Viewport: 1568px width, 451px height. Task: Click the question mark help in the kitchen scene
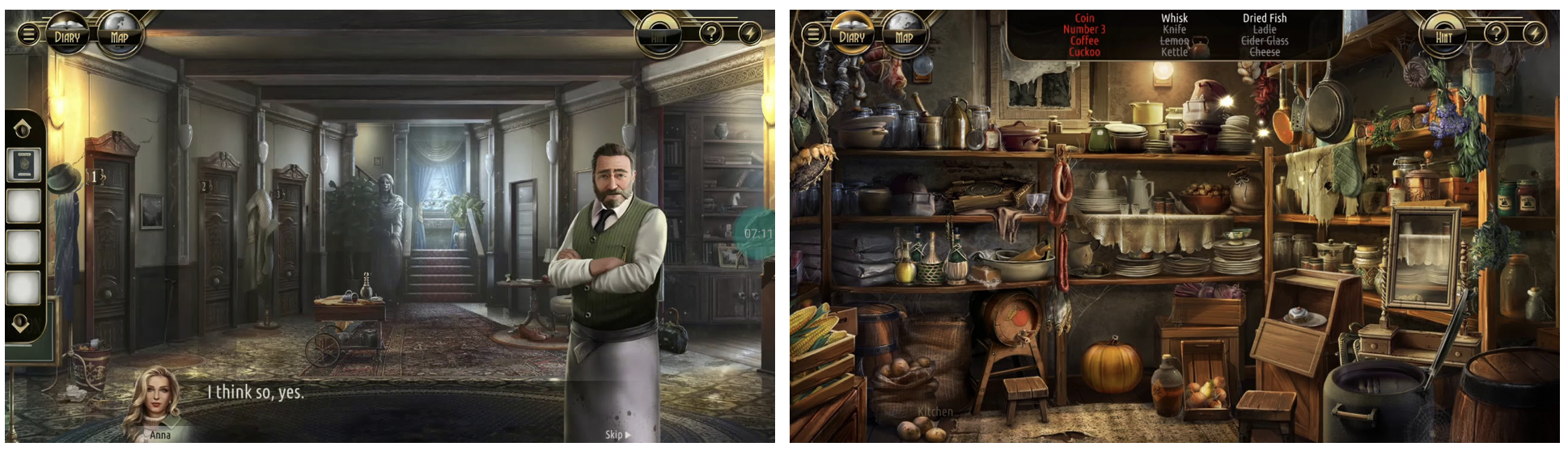point(1496,33)
